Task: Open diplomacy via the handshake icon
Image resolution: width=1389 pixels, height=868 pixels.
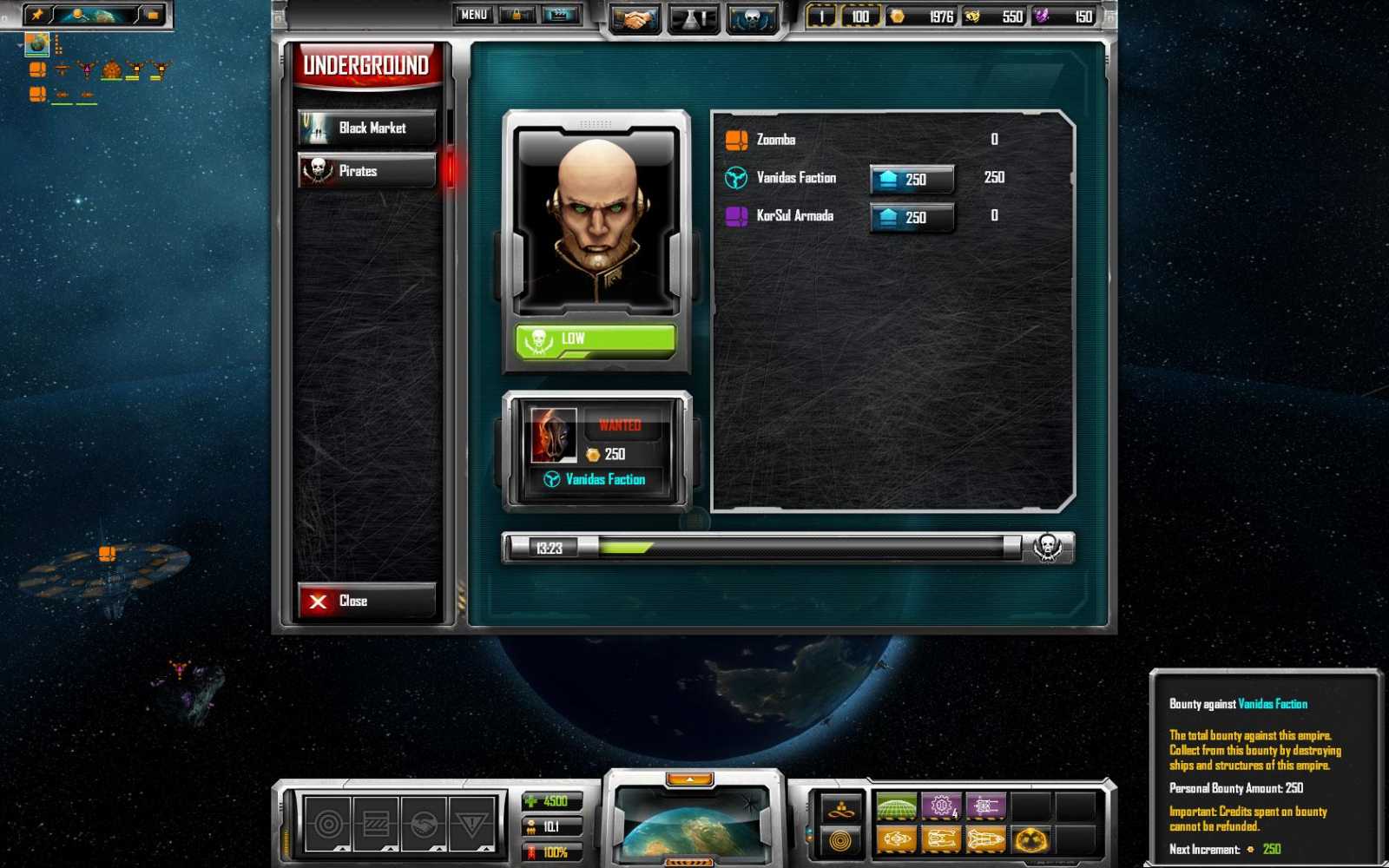Action: (x=635, y=17)
